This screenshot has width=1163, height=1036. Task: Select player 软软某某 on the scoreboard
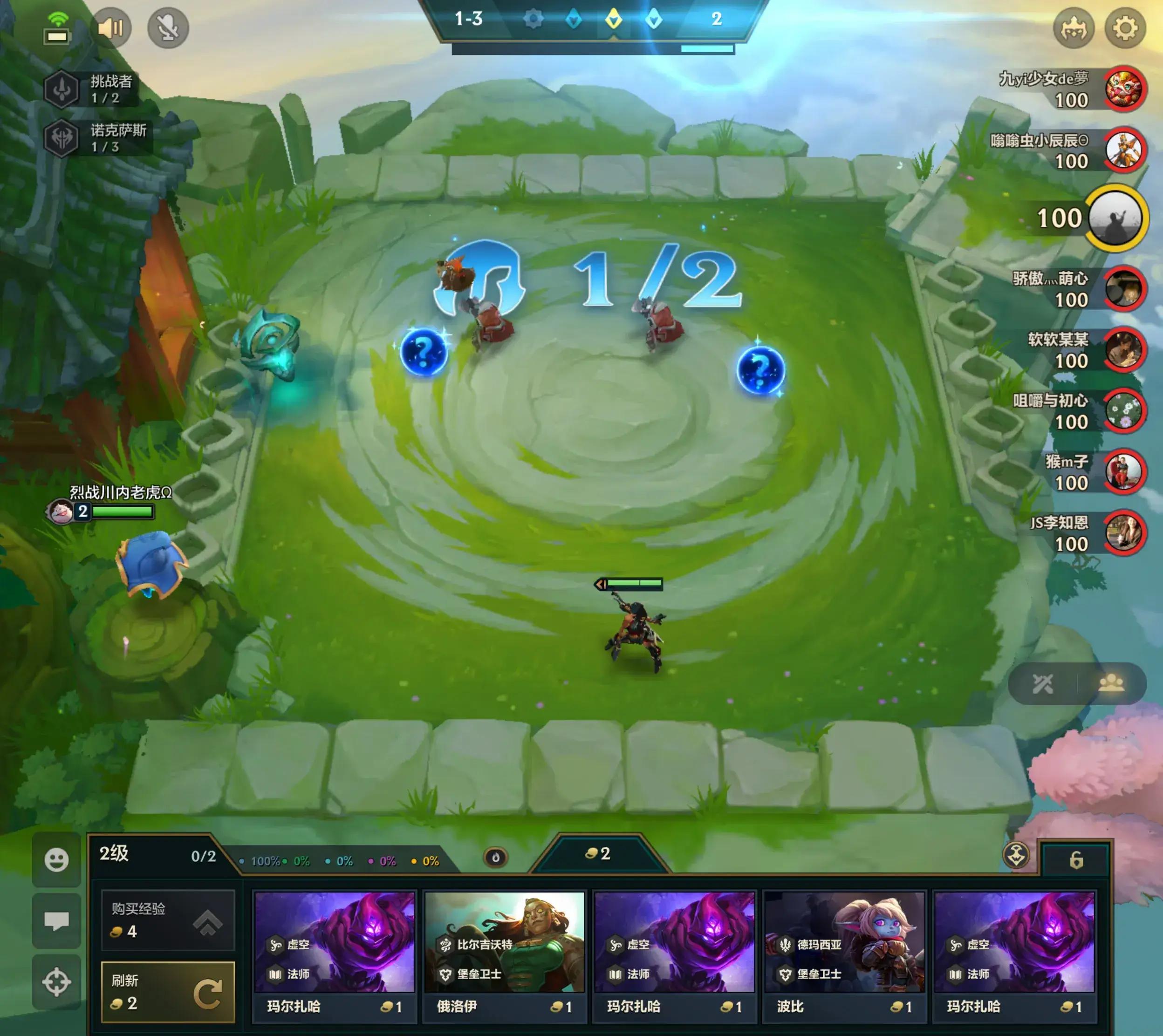(1124, 350)
